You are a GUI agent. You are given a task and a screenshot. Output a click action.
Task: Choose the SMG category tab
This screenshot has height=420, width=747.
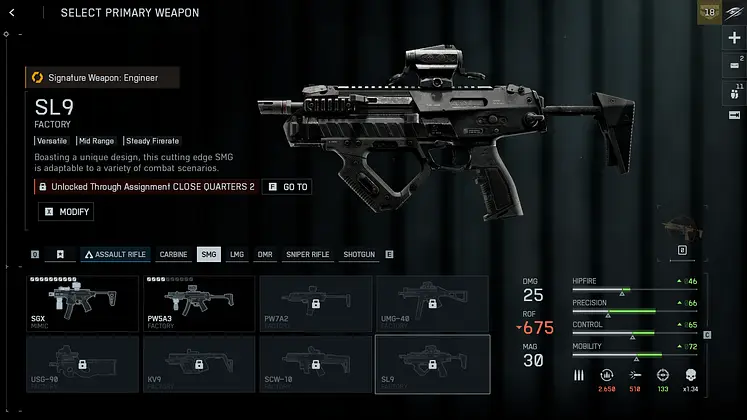point(209,255)
